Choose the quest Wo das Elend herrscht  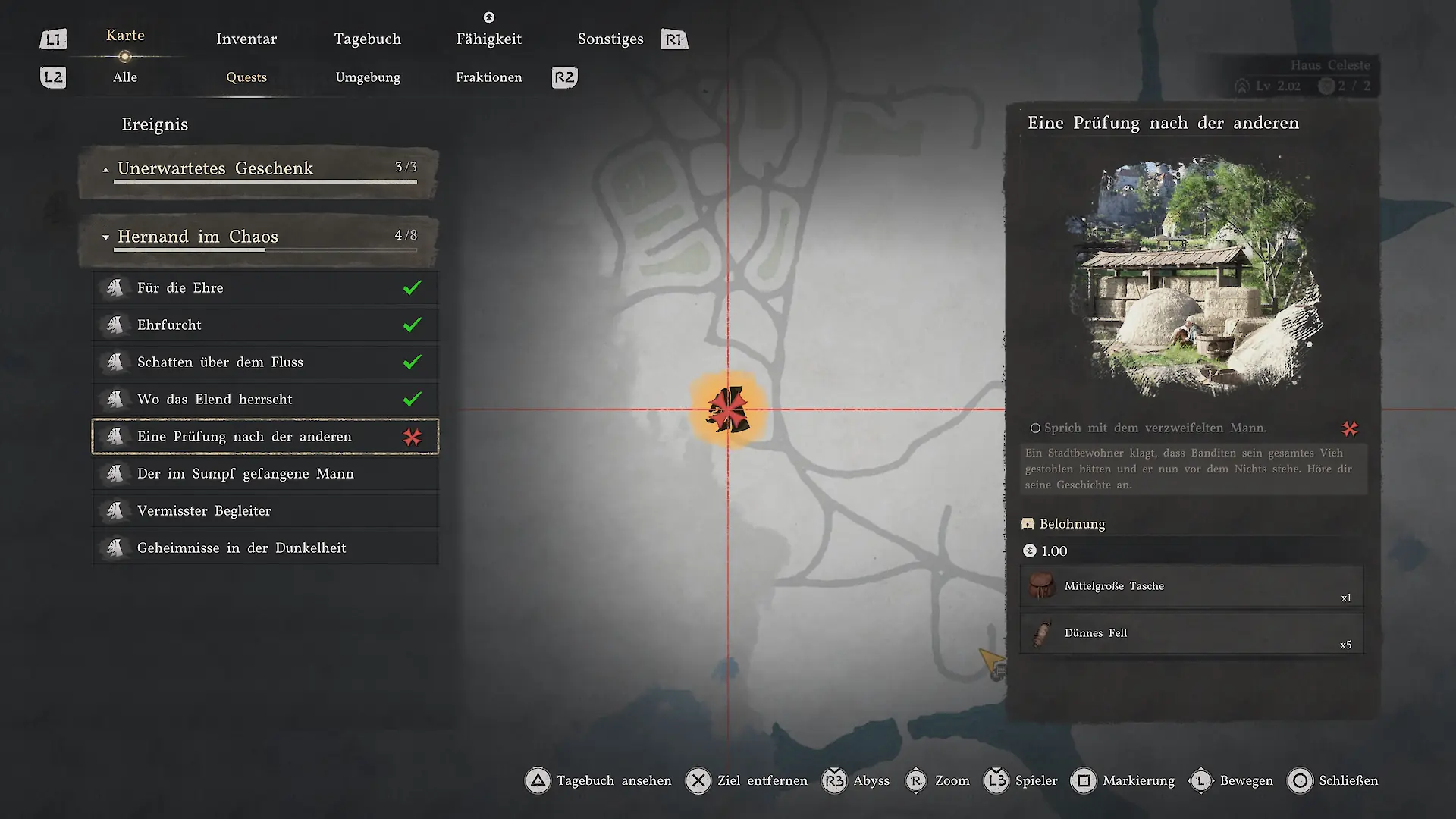click(x=265, y=400)
